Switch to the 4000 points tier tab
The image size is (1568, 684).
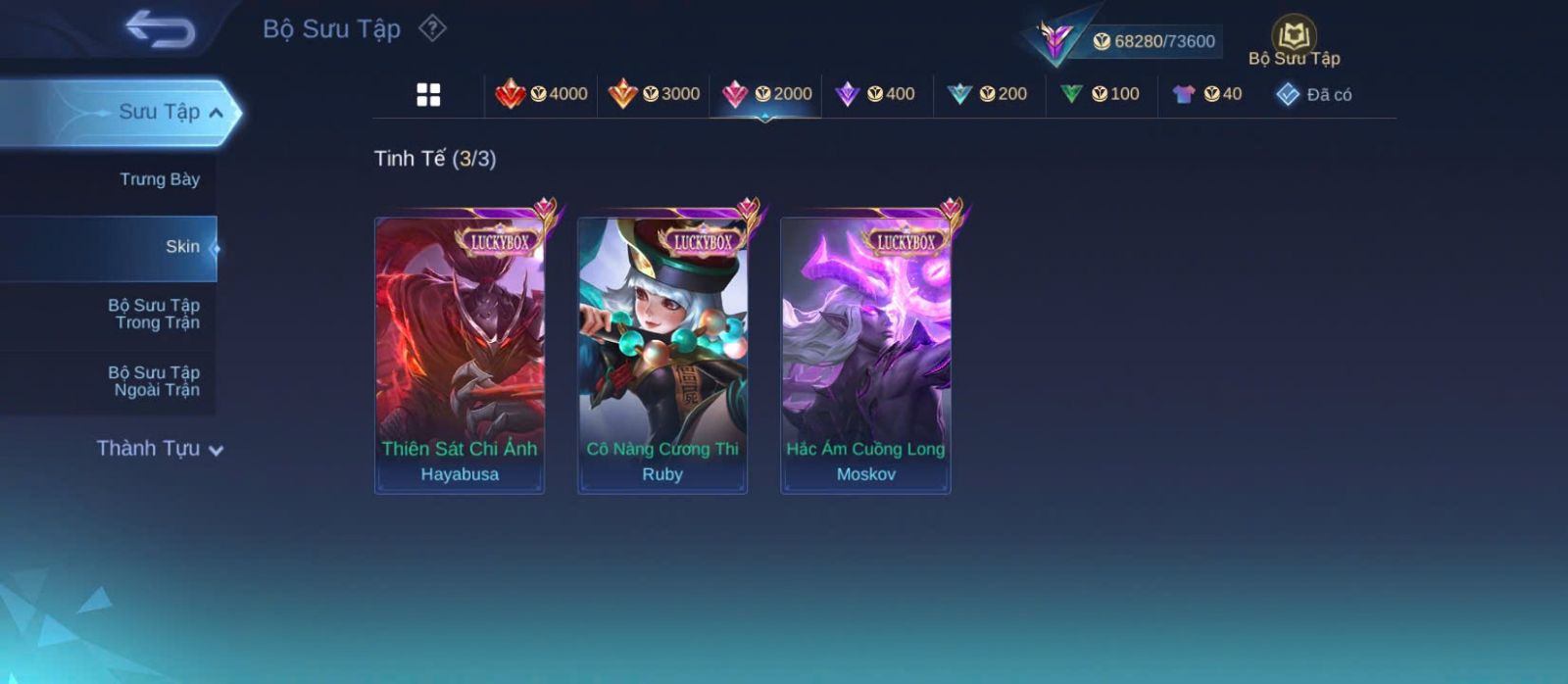coord(542,94)
